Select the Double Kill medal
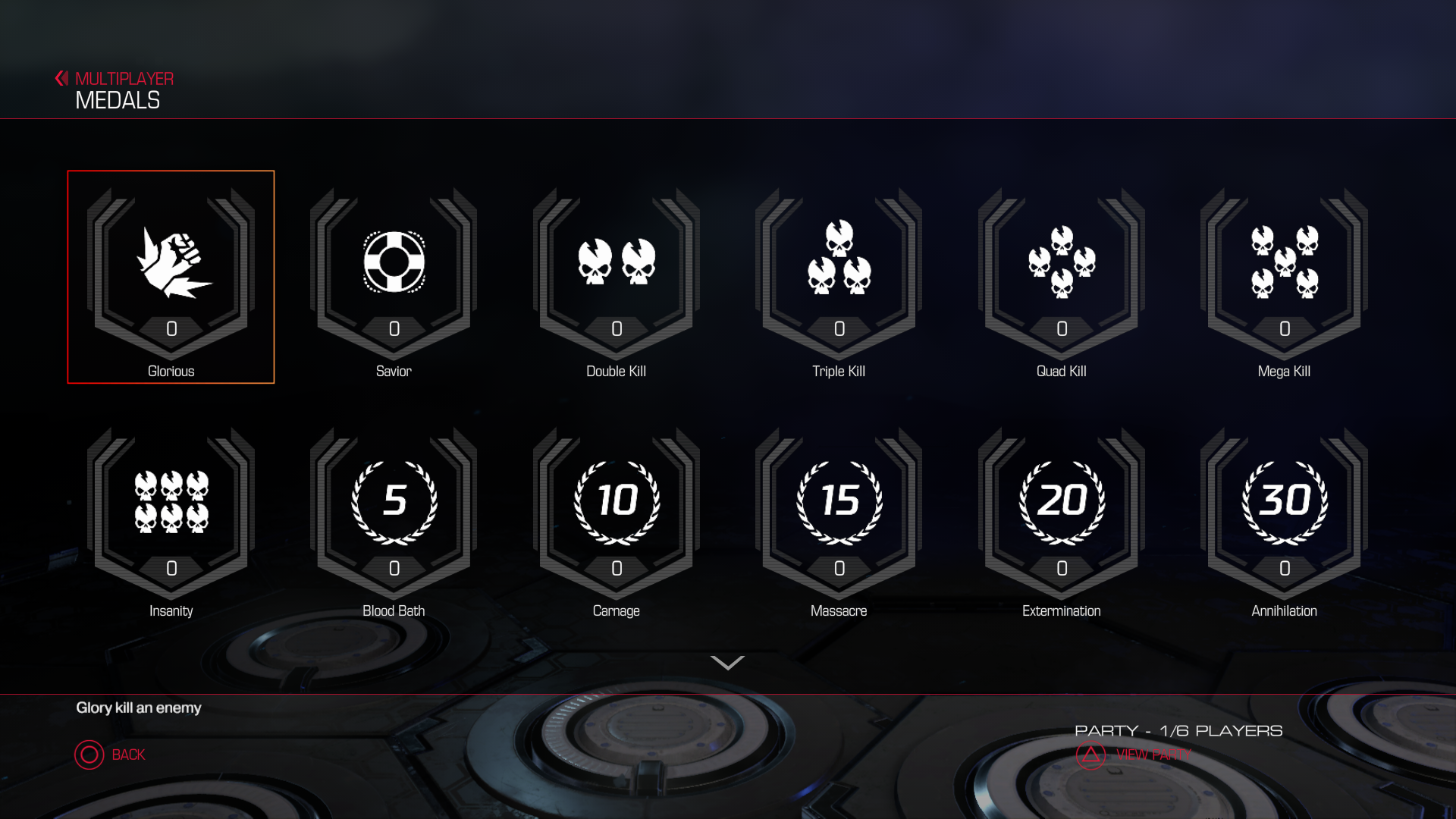1456x819 pixels. pos(616,277)
